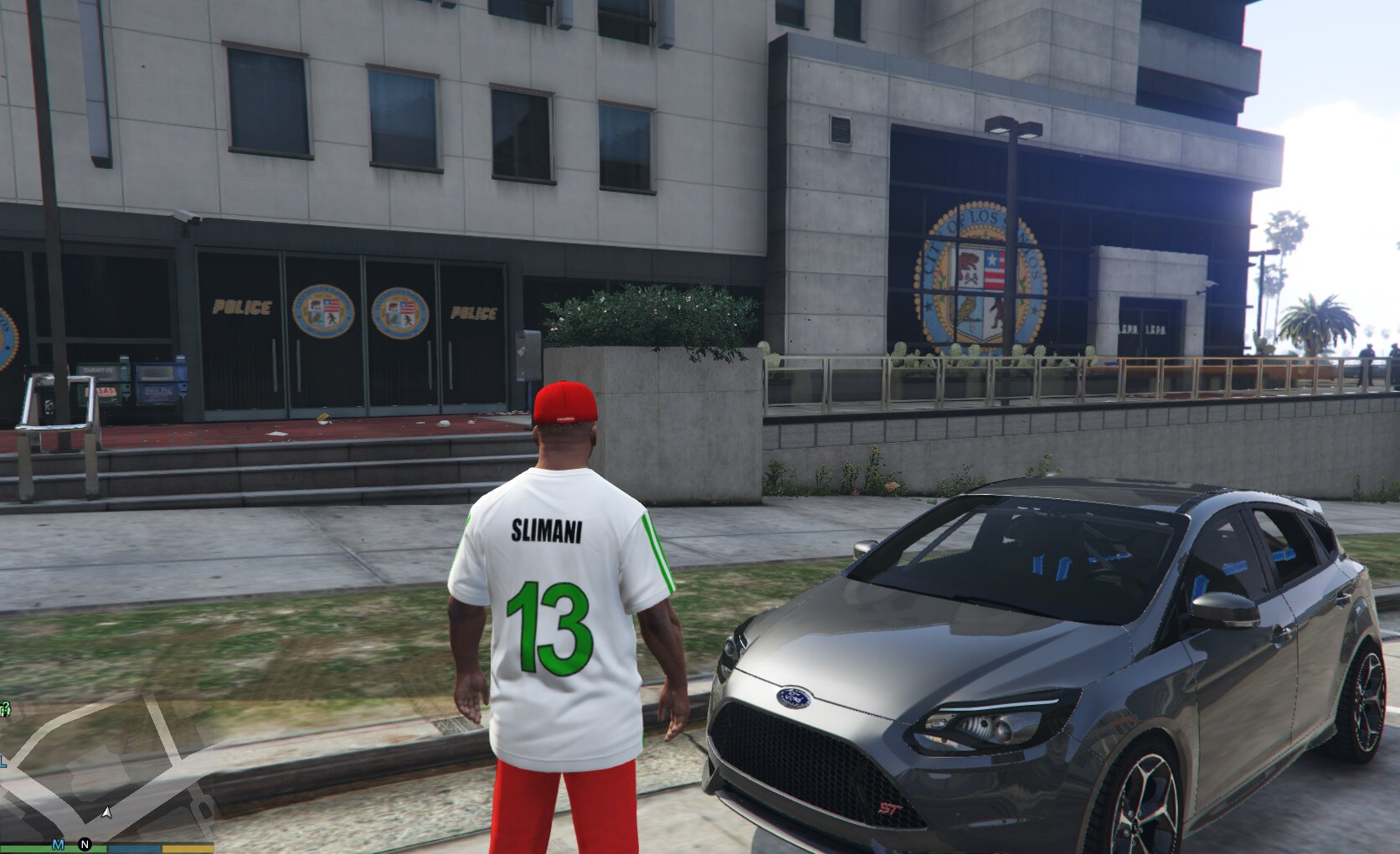The image size is (1400, 854).
Task: Select the blue 'M' mission blip
Action: (58, 843)
